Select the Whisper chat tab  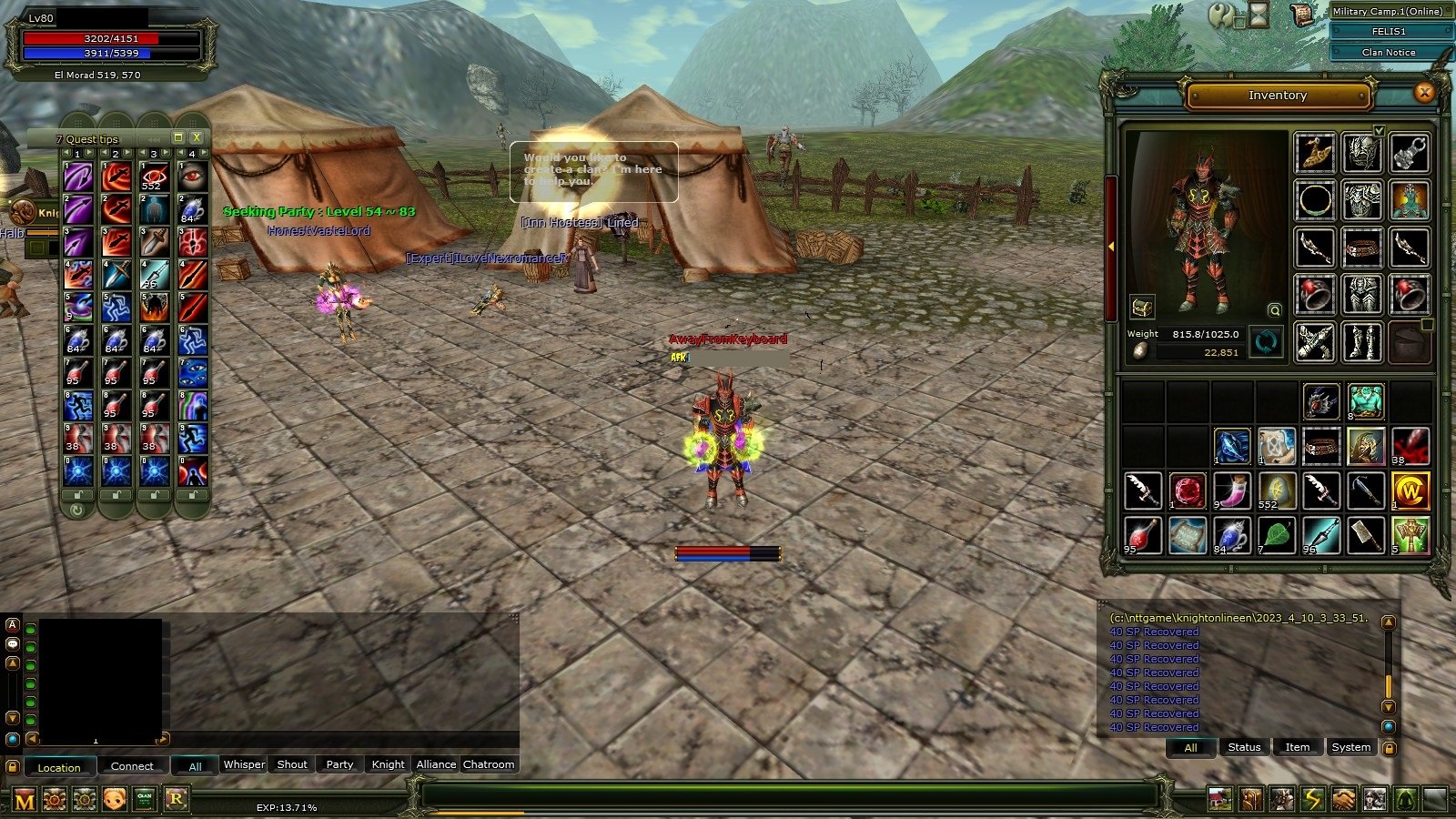pyautogui.click(x=244, y=764)
